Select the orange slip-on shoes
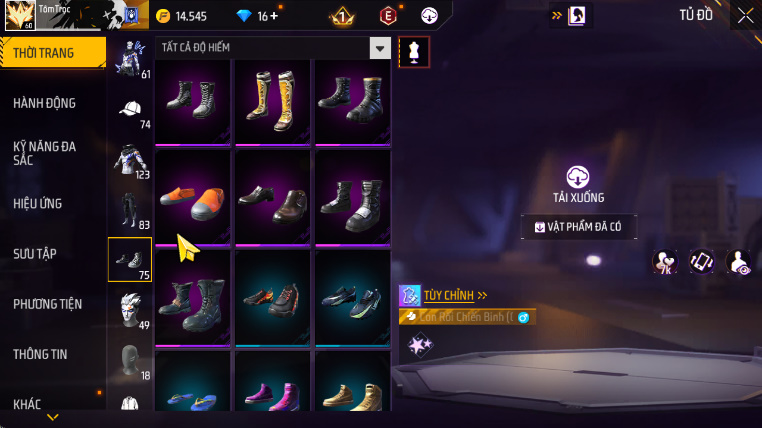762x428 pixels. point(193,198)
